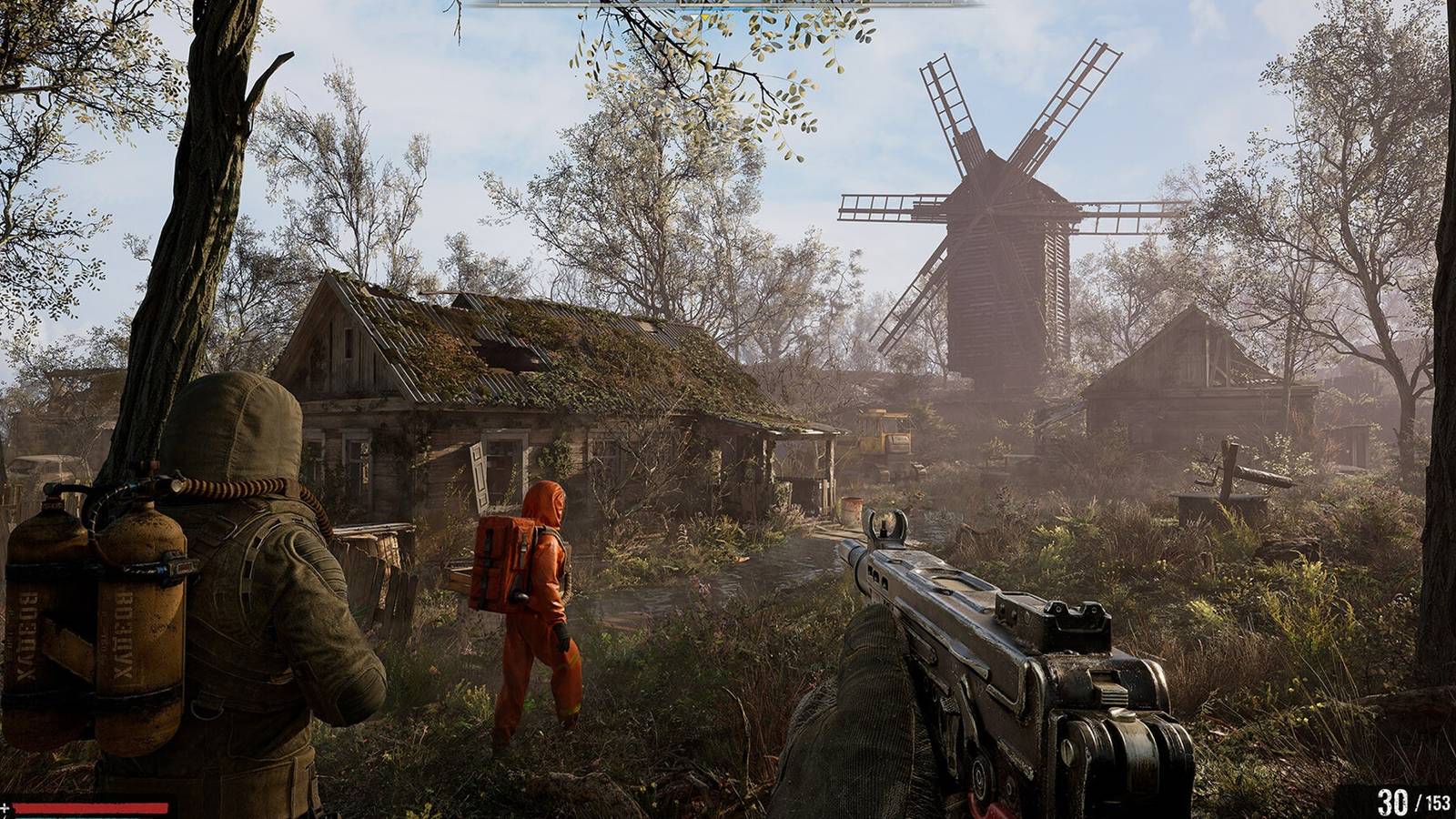Toggle the teal stamina bar below the health bar

pyautogui.click(x=91, y=816)
